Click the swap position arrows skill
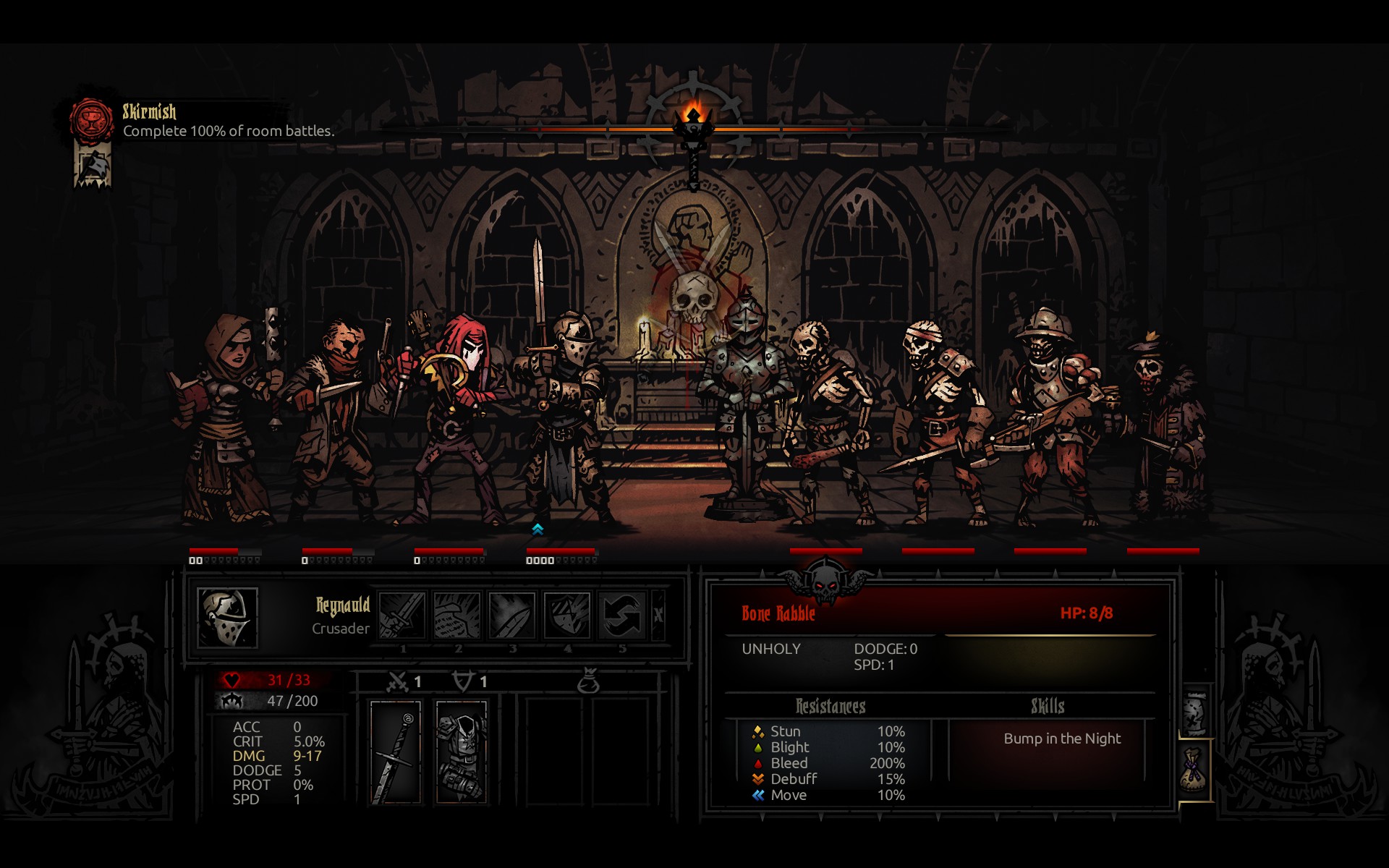The width and height of the screenshot is (1389, 868). click(621, 616)
